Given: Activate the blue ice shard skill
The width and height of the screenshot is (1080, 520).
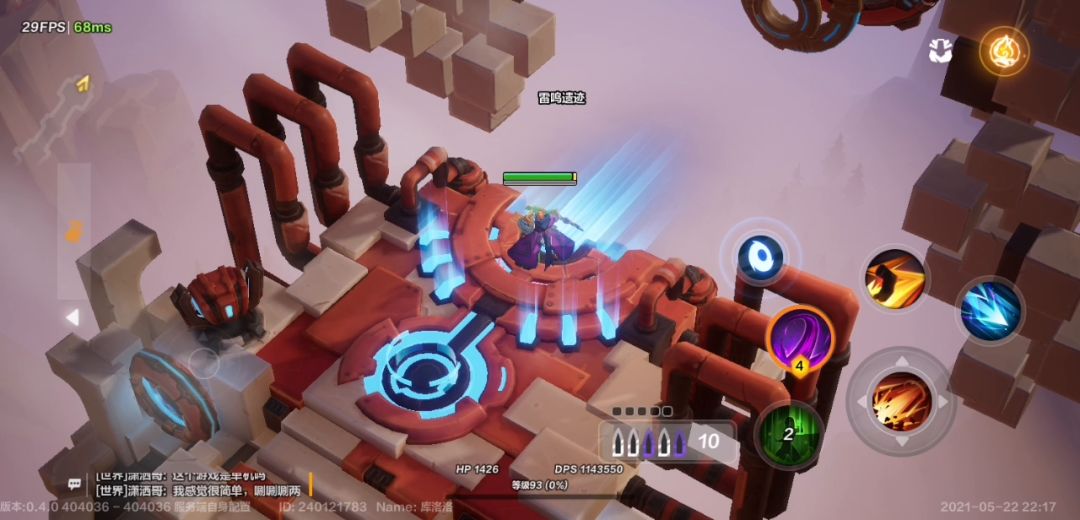Looking at the screenshot, I should [989, 310].
